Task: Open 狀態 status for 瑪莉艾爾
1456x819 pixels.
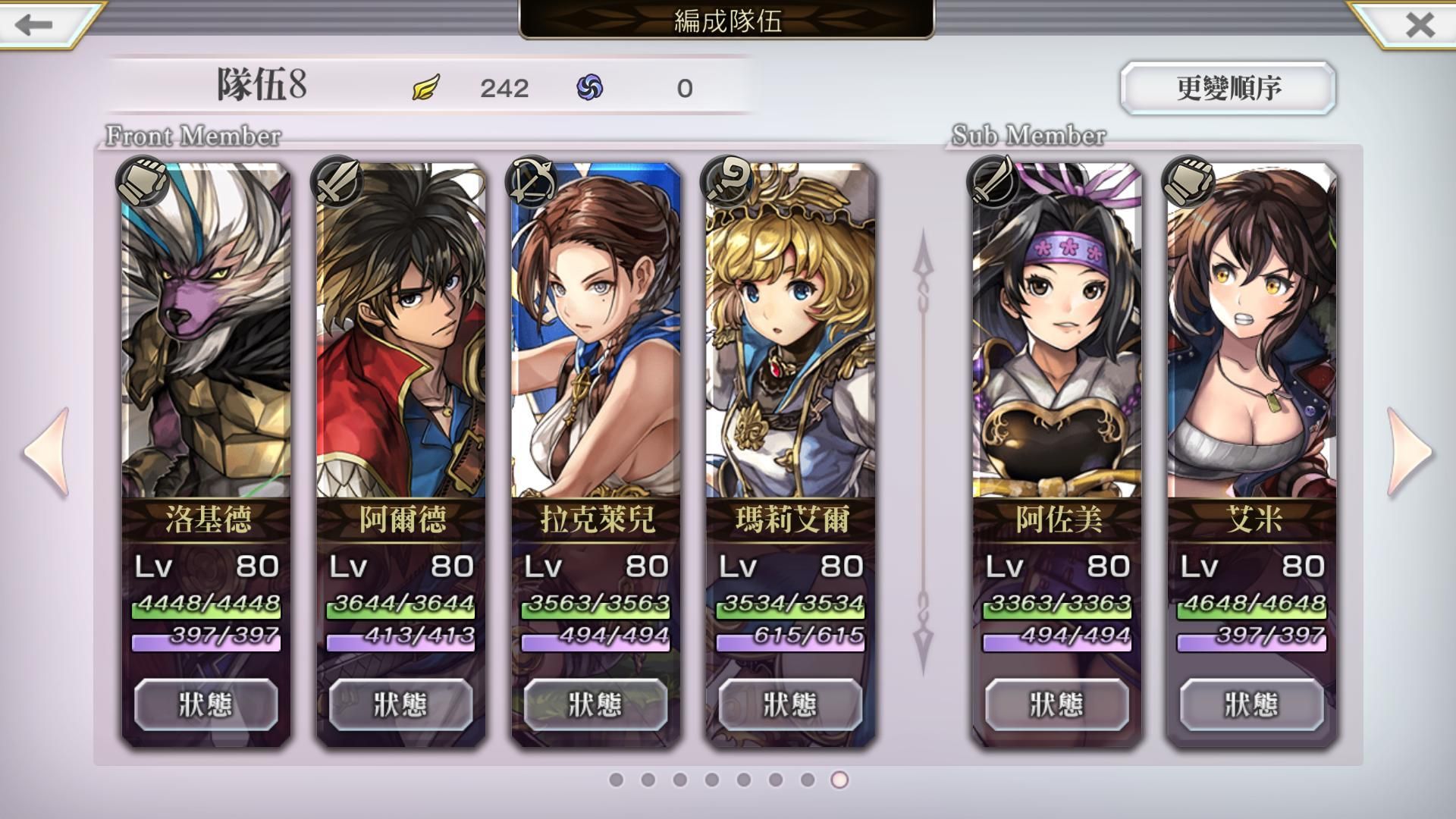Action: tap(791, 704)
